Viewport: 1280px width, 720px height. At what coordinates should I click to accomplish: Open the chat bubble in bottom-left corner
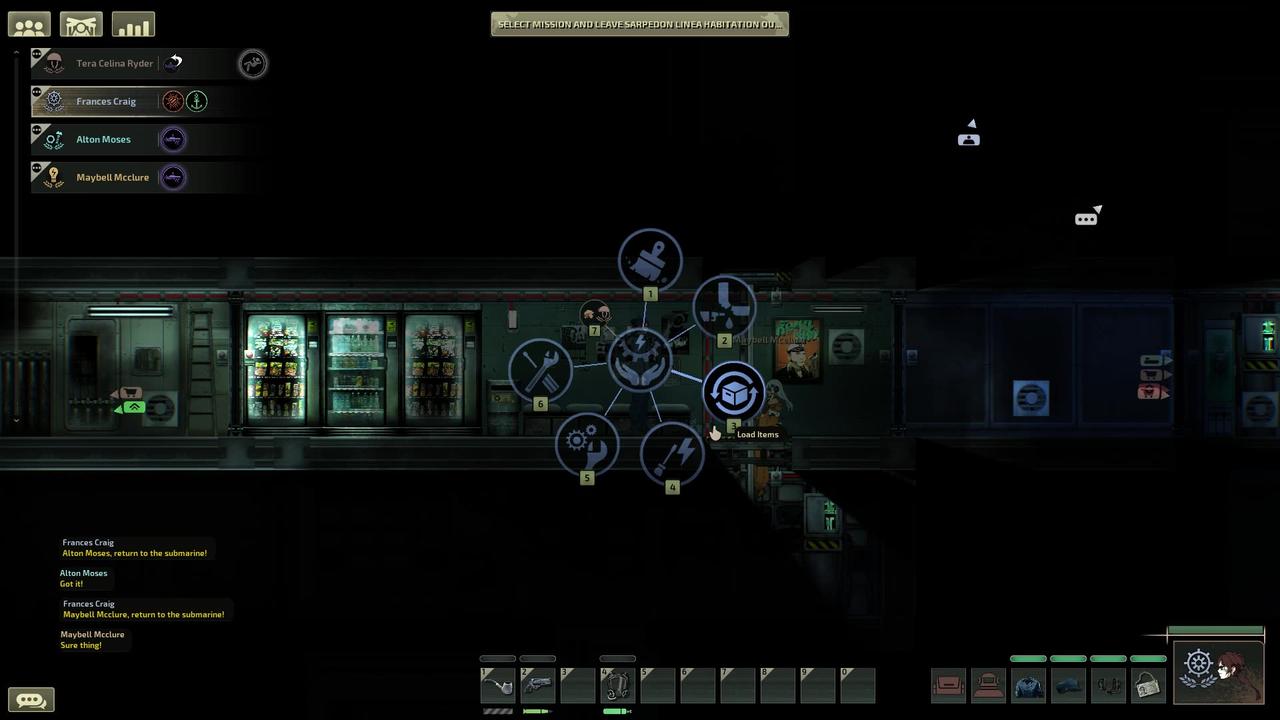coord(31,699)
